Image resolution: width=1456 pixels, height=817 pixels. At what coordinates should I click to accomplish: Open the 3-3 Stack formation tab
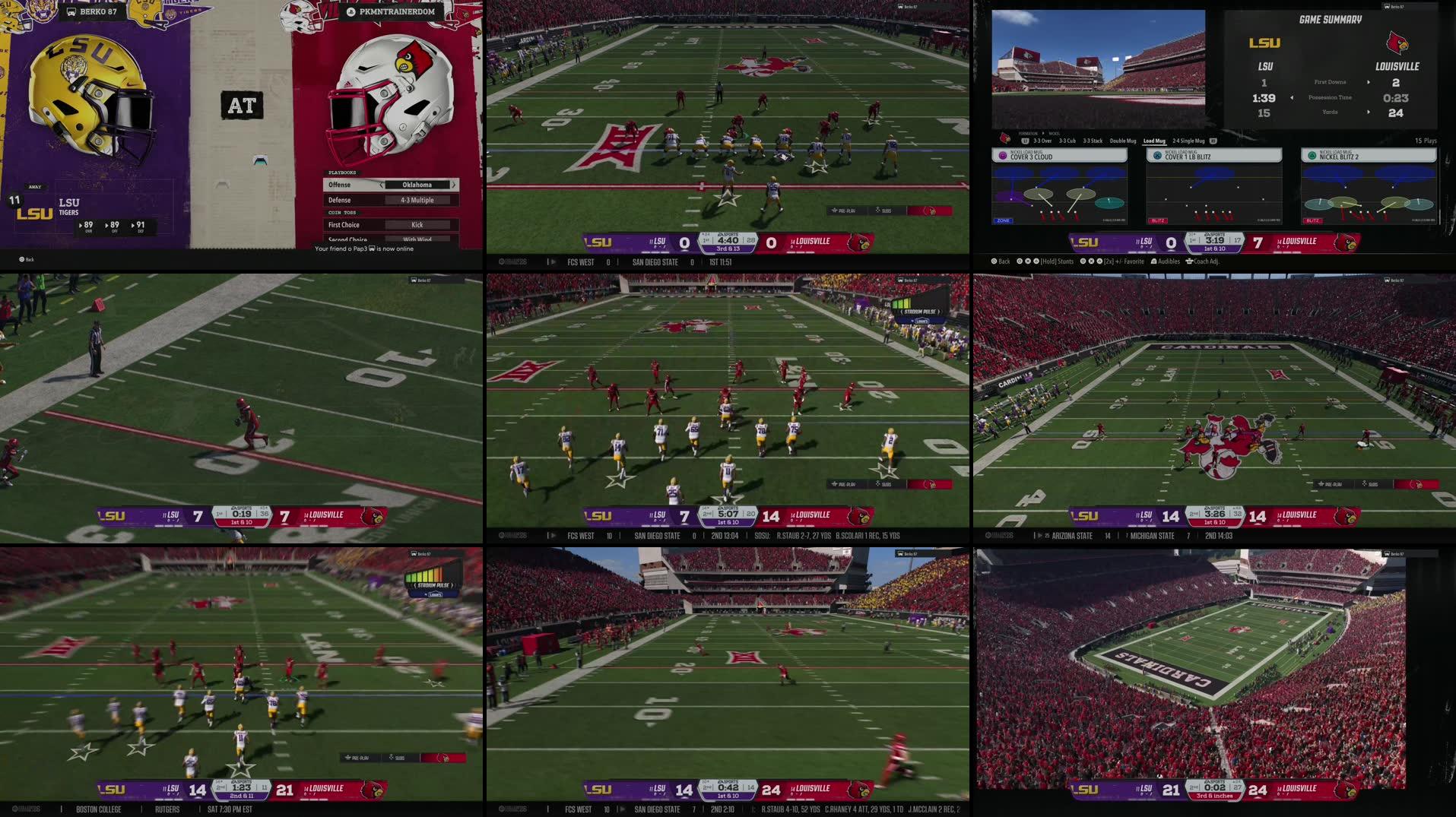click(1093, 141)
